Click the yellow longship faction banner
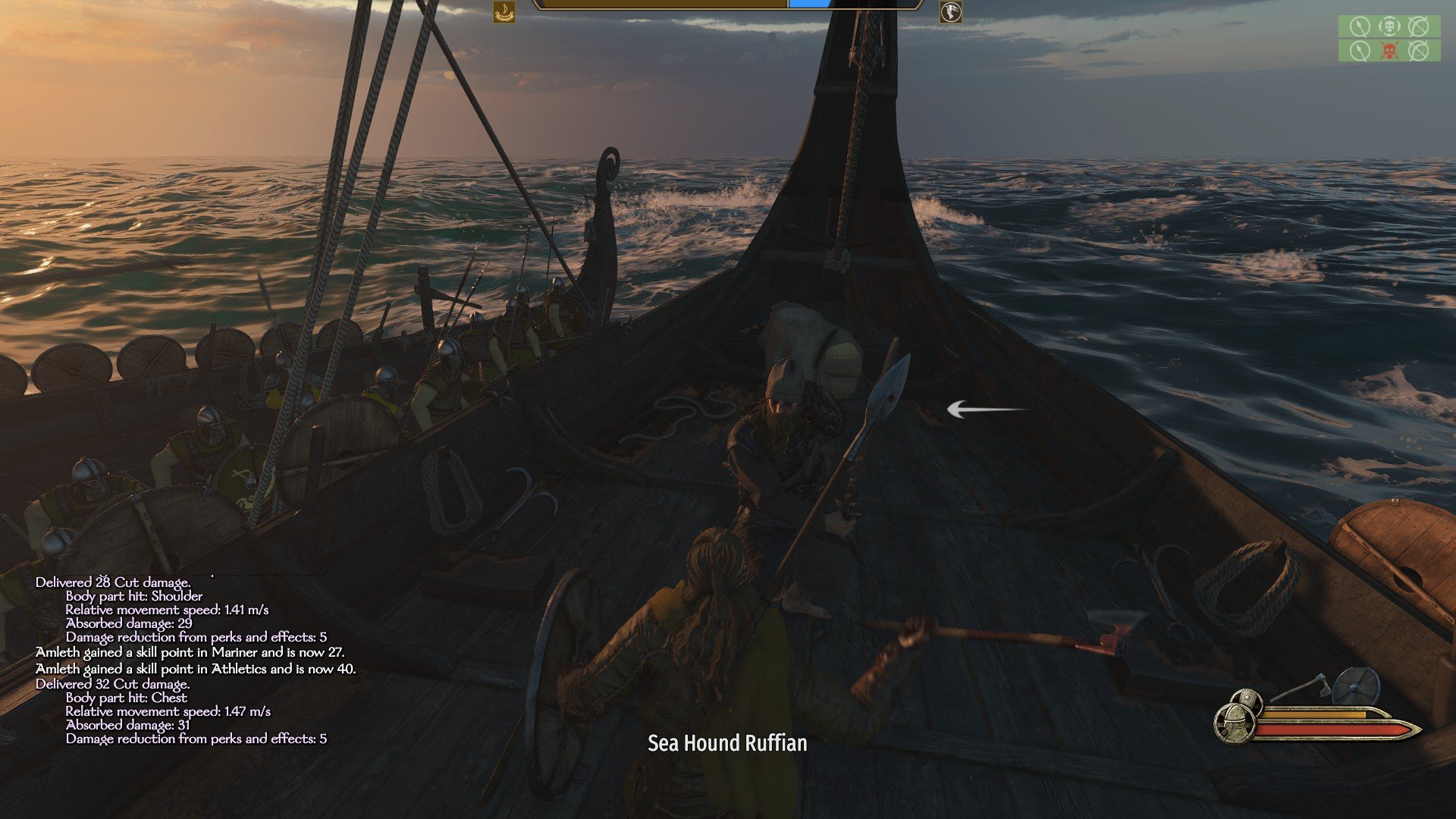This screenshot has width=1456, height=819. (x=504, y=12)
